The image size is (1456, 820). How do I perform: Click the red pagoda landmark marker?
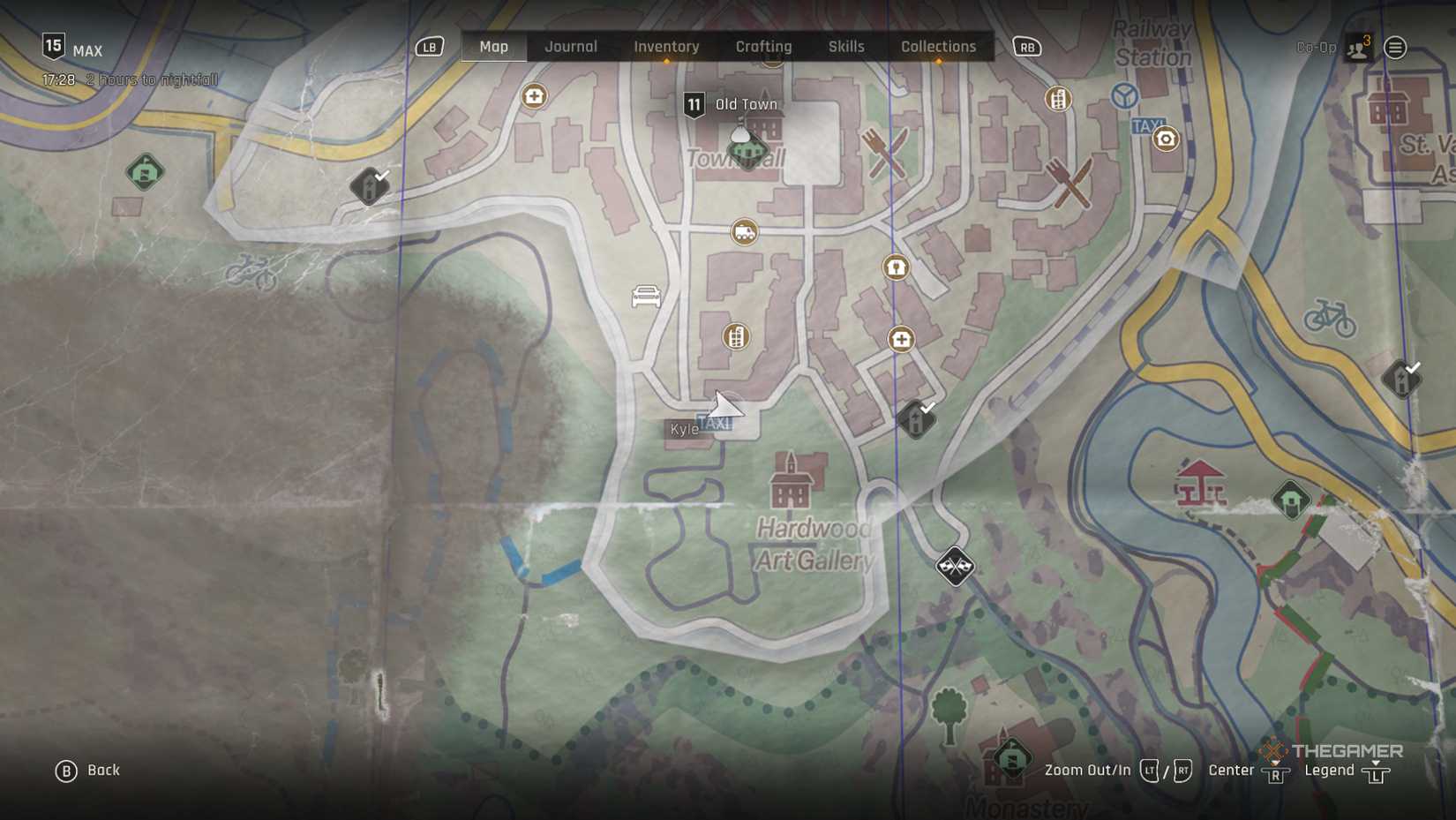1200,484
